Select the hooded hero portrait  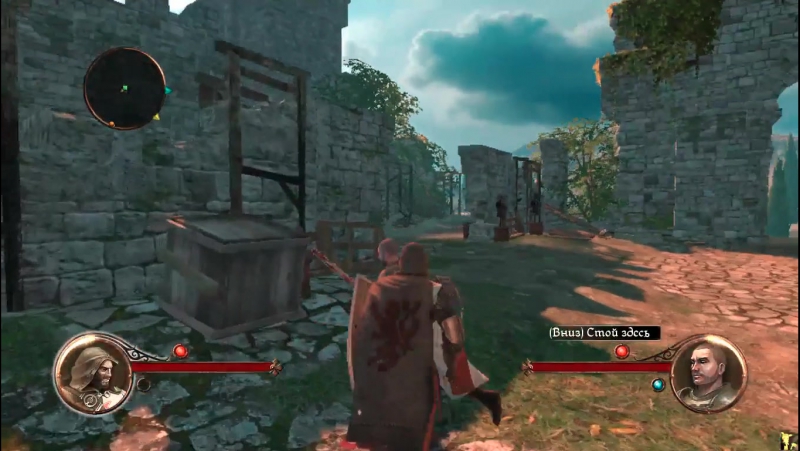(92, 373)
